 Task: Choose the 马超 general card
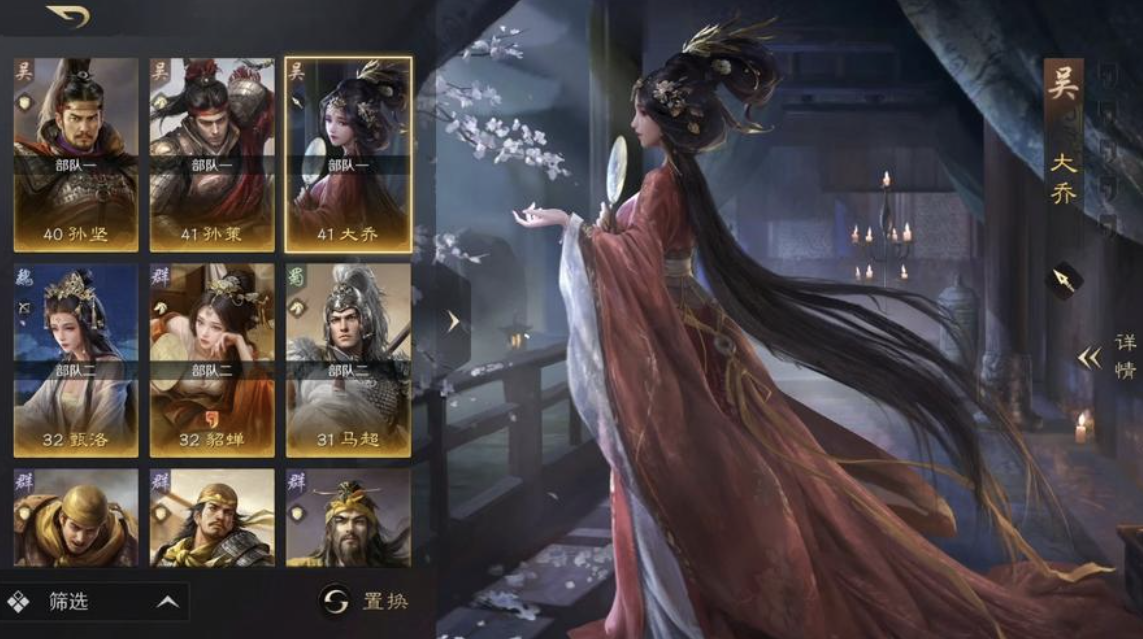[x=348, y=359]
